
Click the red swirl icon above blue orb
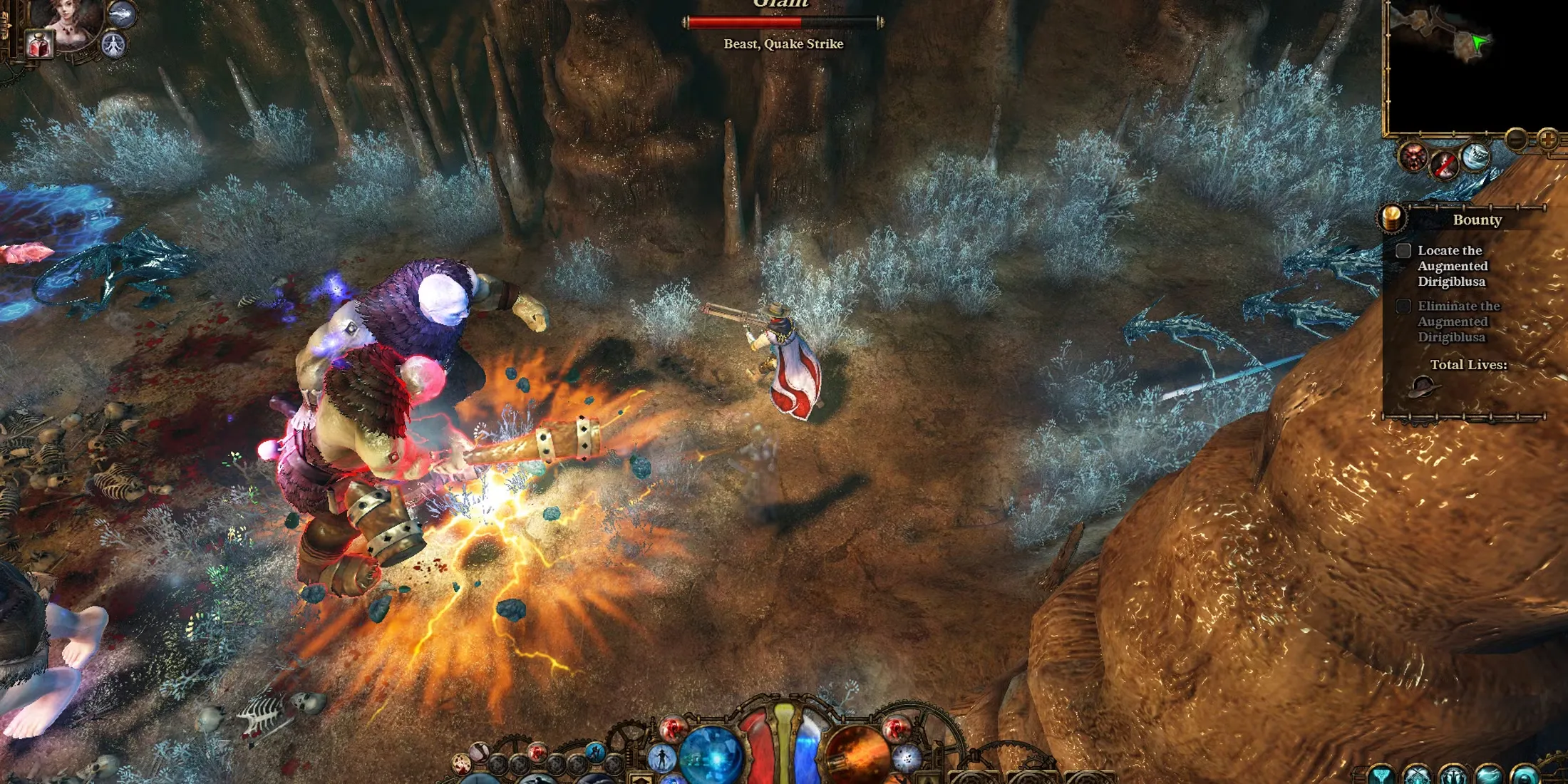coord(672,728)
